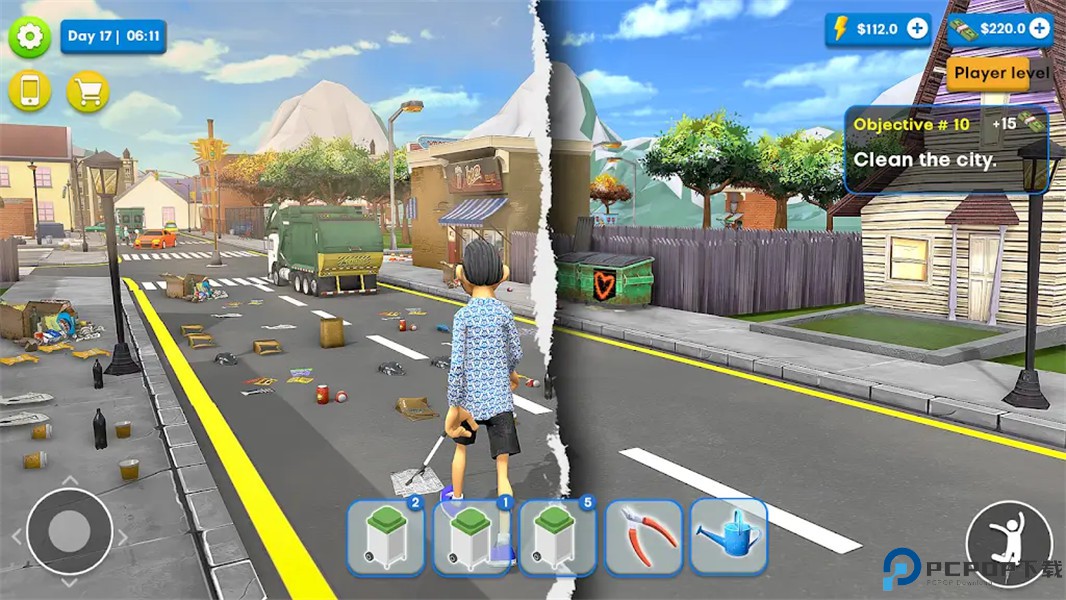
Task: Open the Objective #10 tracker panel
Action: [945, 149]
